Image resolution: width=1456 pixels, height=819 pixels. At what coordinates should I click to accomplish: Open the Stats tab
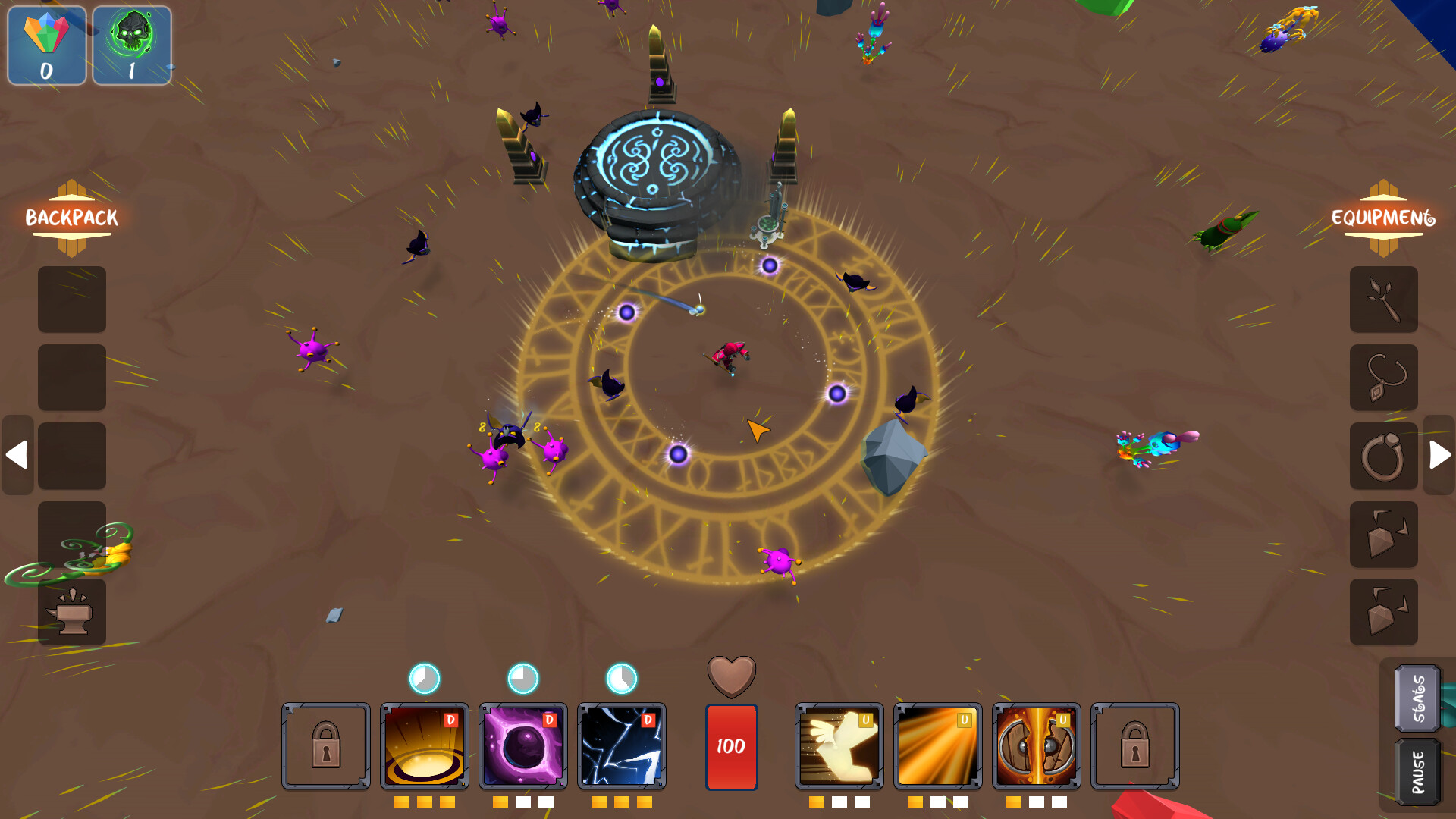(x=1417, y=699)
